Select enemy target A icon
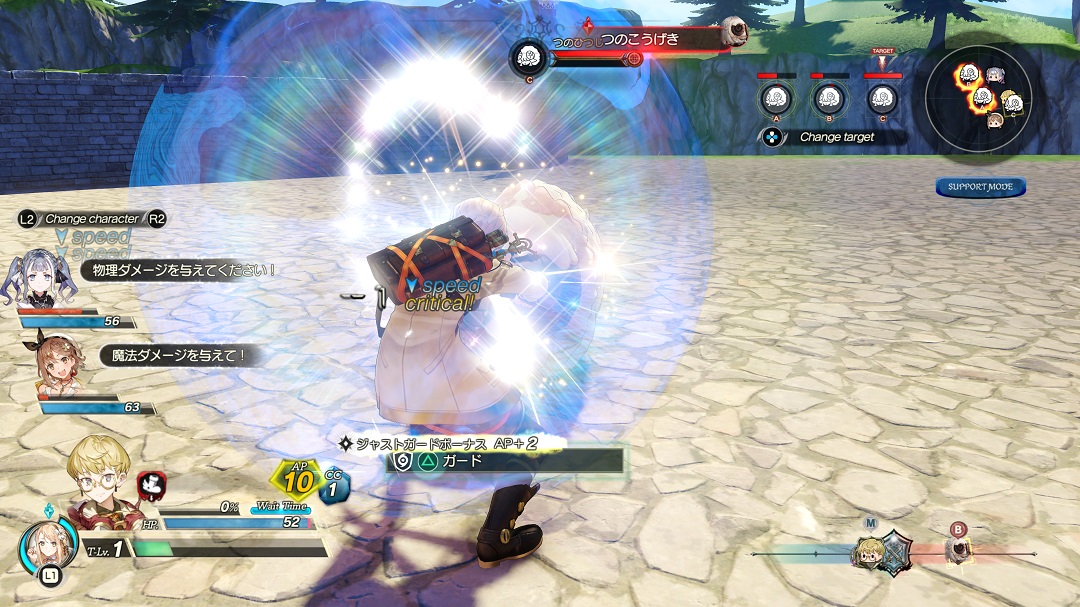Viewport: 1080px width, 607px height. coord(773,98)
